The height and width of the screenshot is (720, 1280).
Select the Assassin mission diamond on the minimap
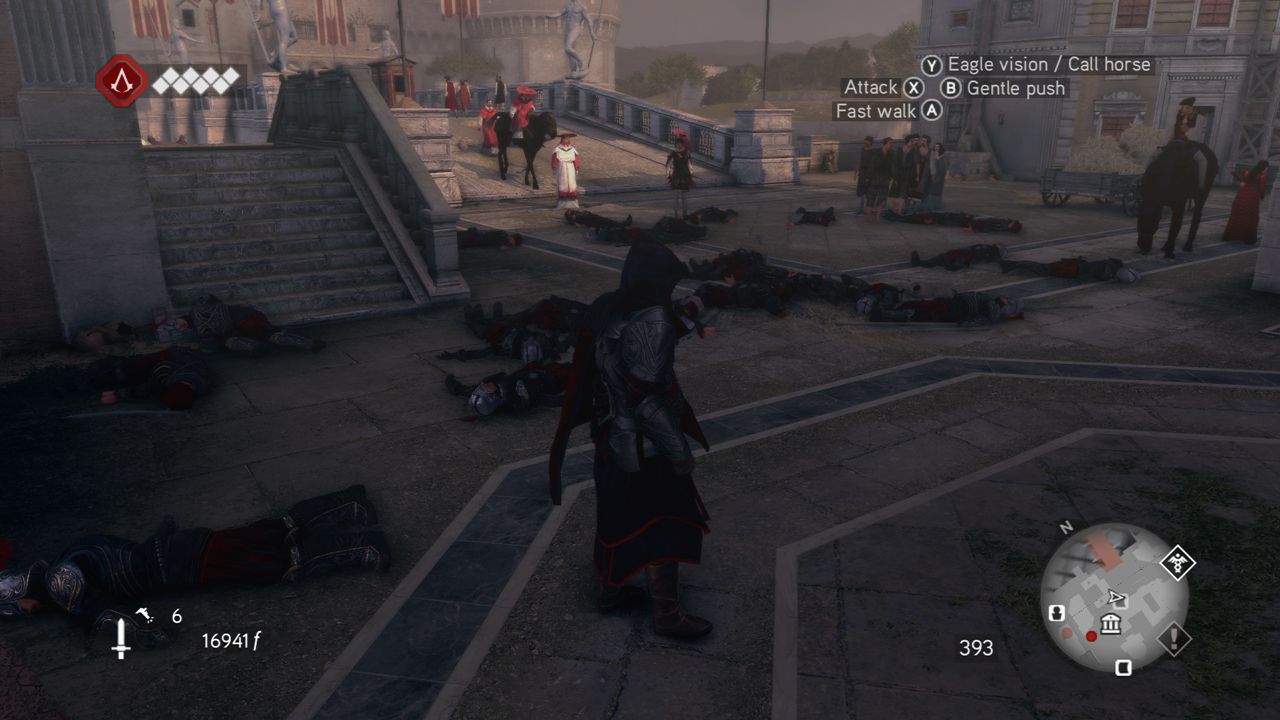[1177, 562]
